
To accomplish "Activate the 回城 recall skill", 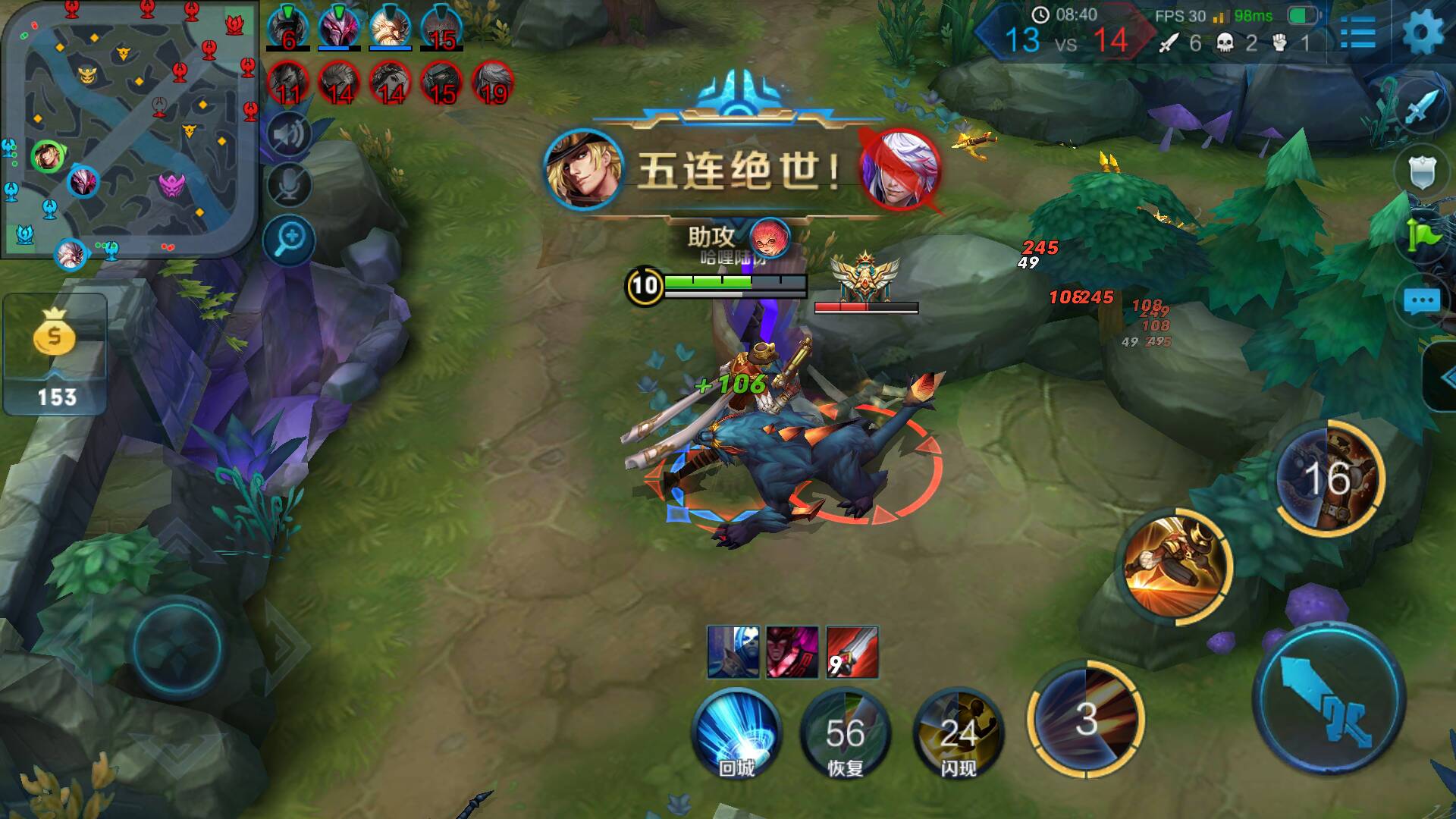I will click(x=736, y=733).
